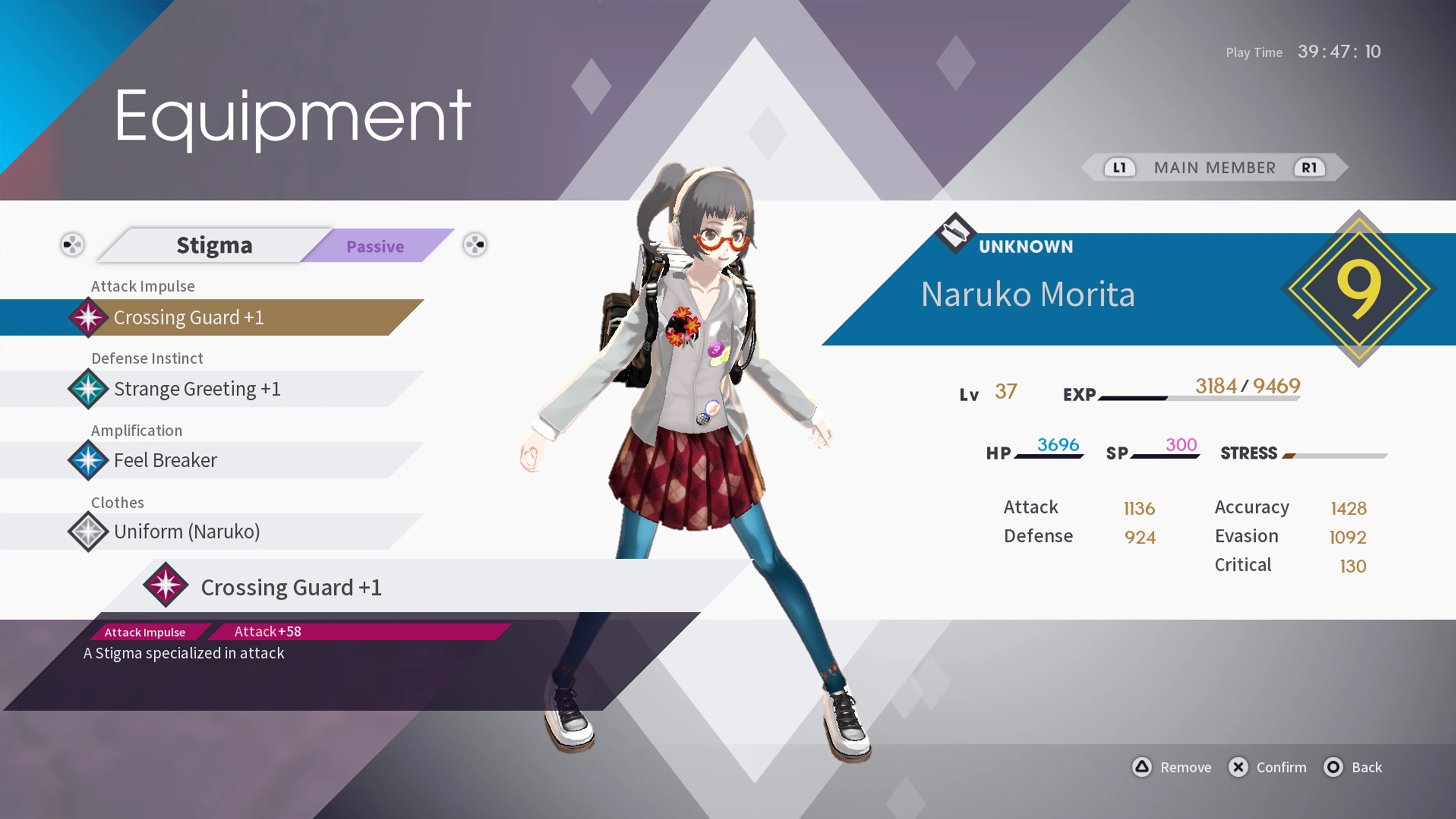
Task: Select the Crossing Guard +1 stigma icon
Action: 89,317
